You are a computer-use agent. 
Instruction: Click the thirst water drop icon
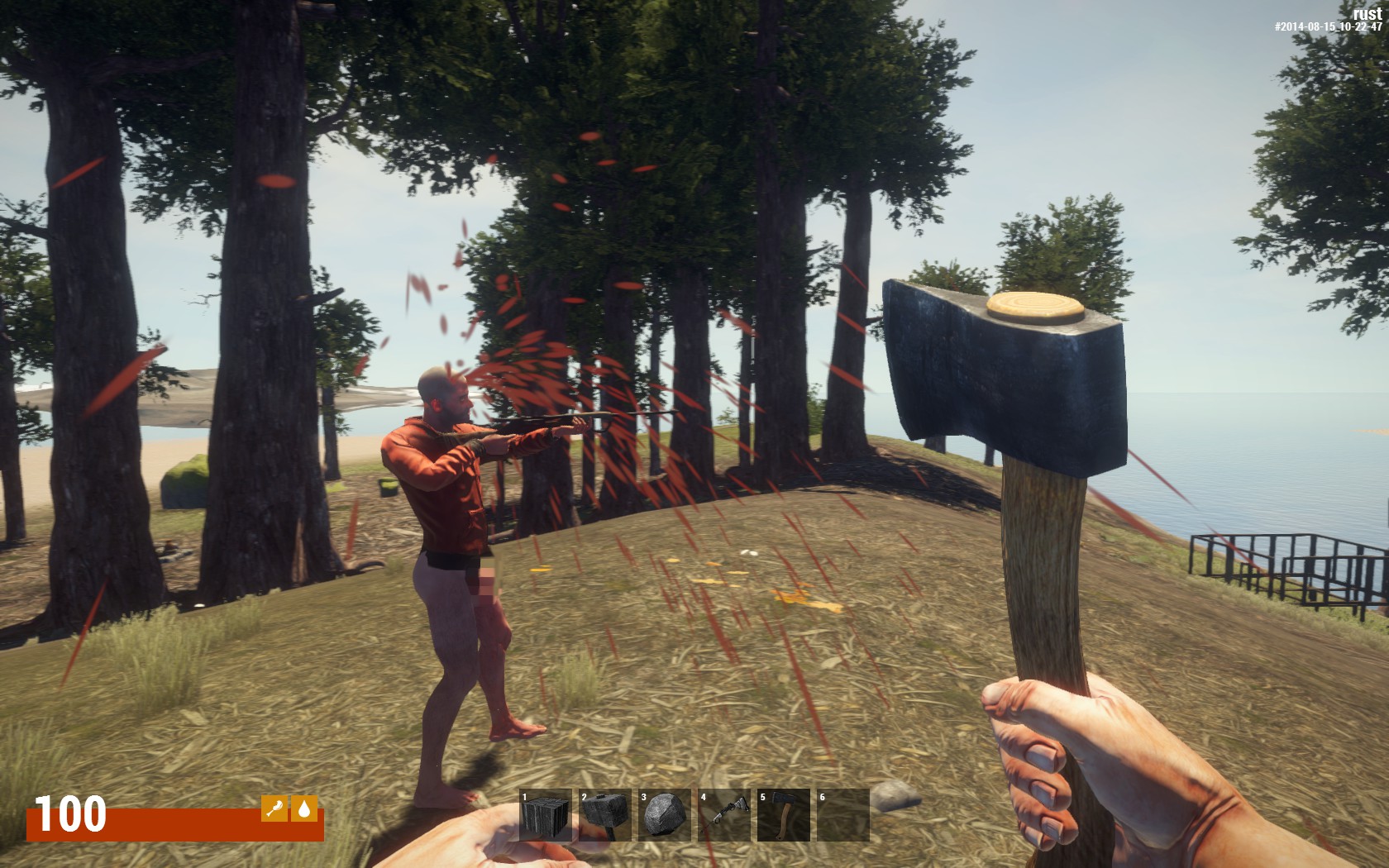305,808
